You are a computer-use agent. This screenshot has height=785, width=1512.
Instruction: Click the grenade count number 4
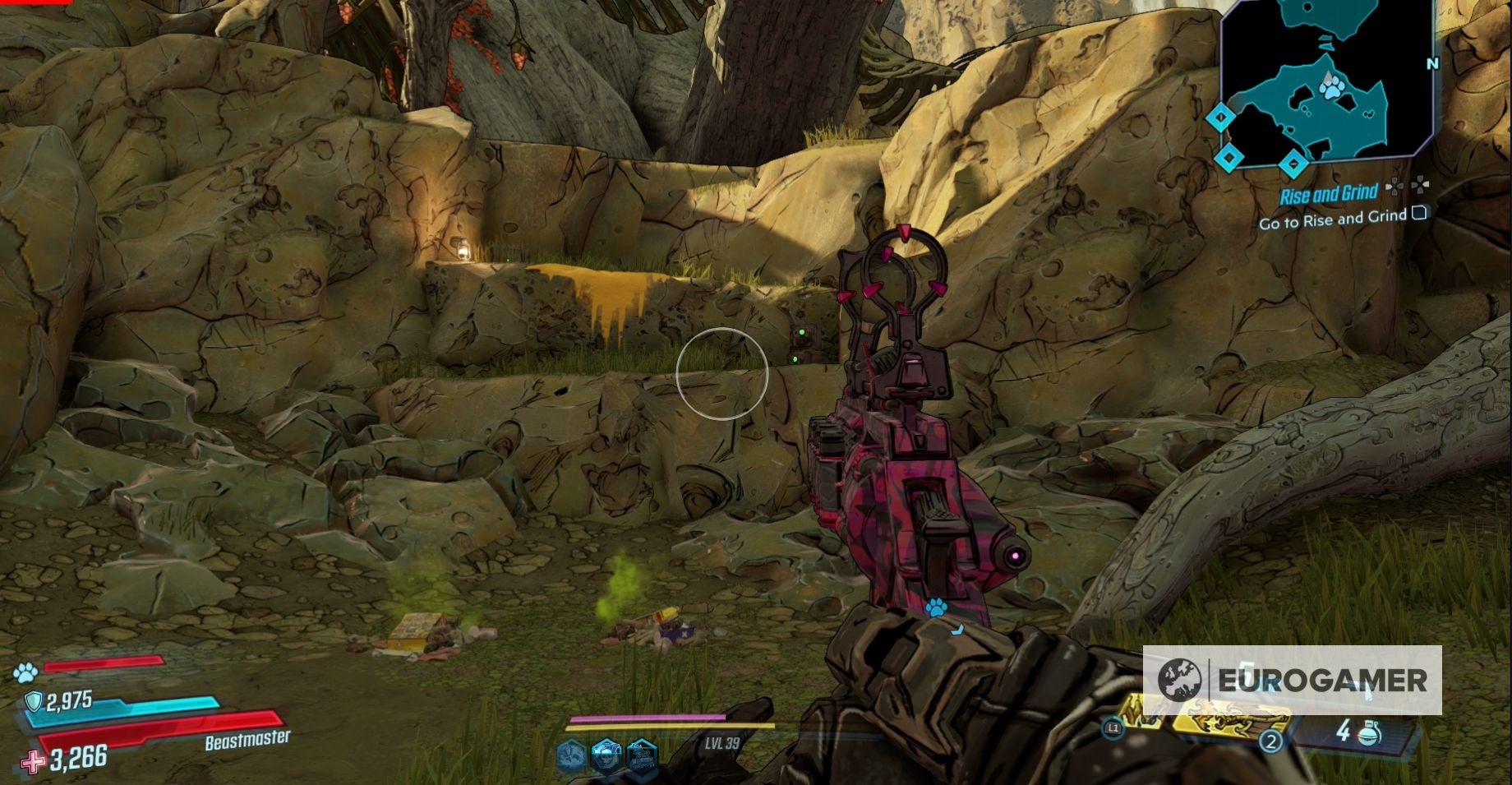click(1344, 732)
